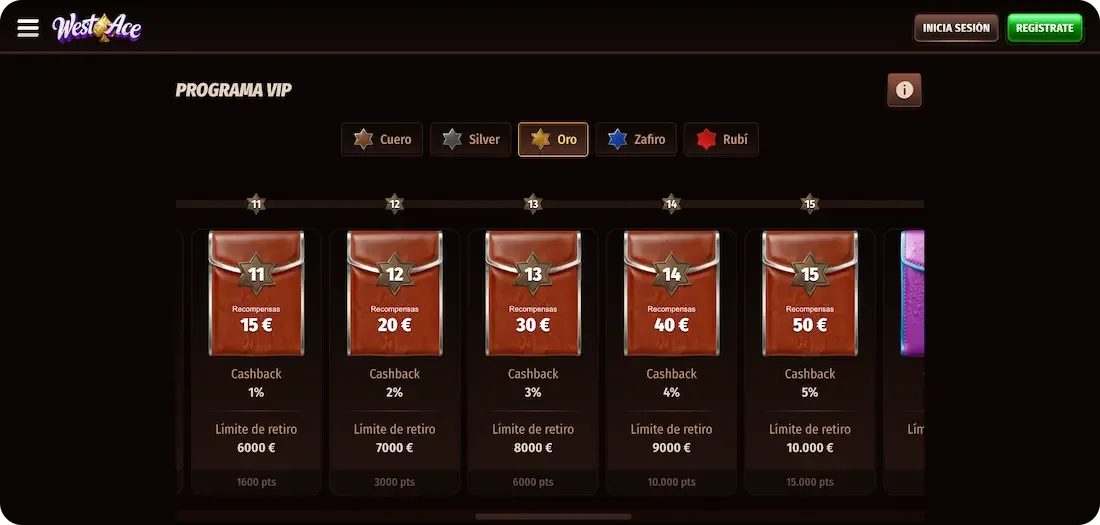Viewport: 1100px width, 525px height.
Task: Click the level 13 reward pouch
Action: (533, 294)
